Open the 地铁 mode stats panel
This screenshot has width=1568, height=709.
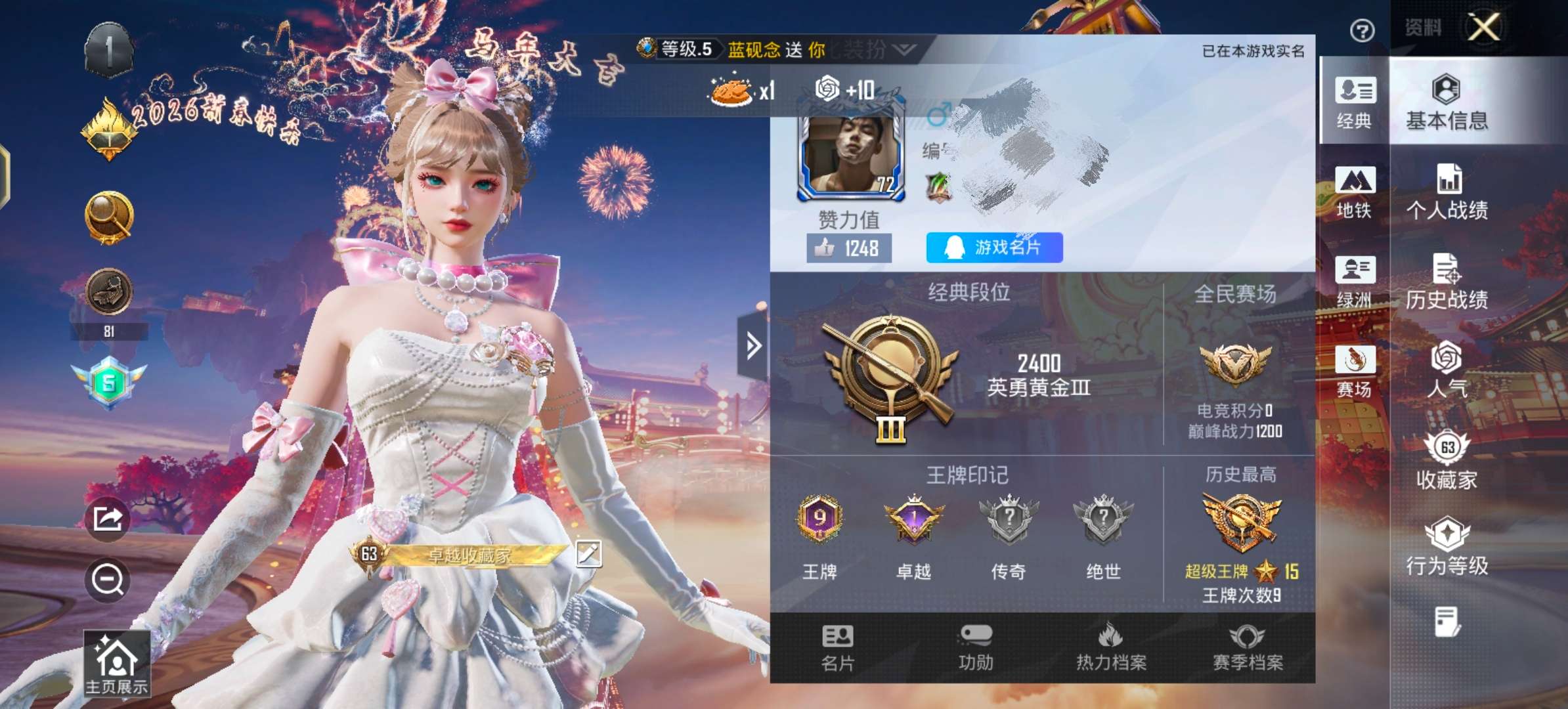(x=1355, y=192)
